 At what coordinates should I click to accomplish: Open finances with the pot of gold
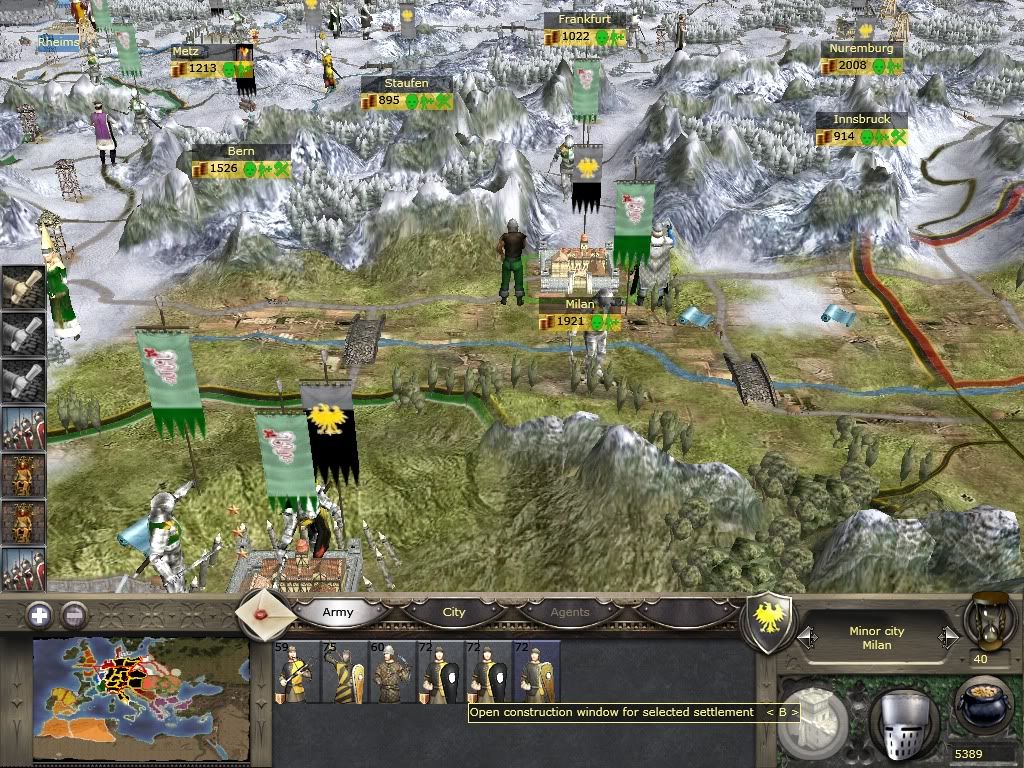coord(983,706)
